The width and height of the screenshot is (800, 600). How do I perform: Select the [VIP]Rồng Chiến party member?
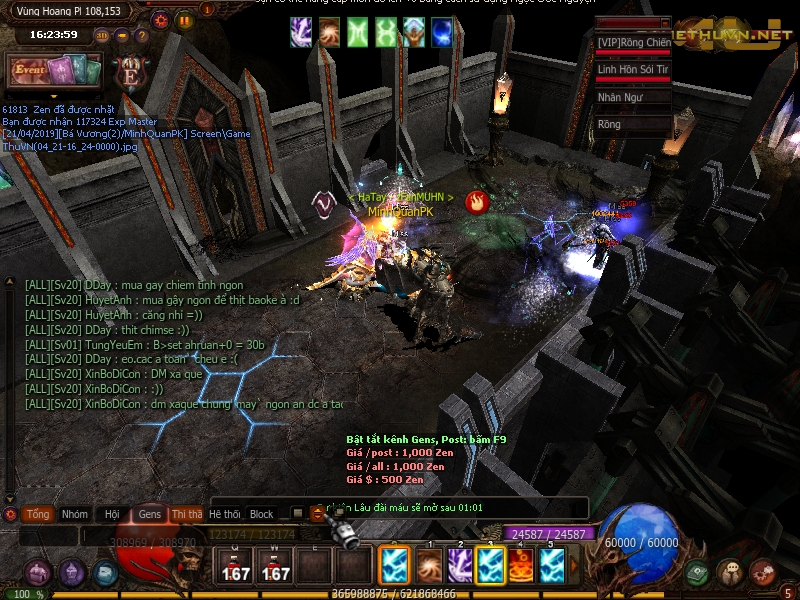(x=633, y=42)
